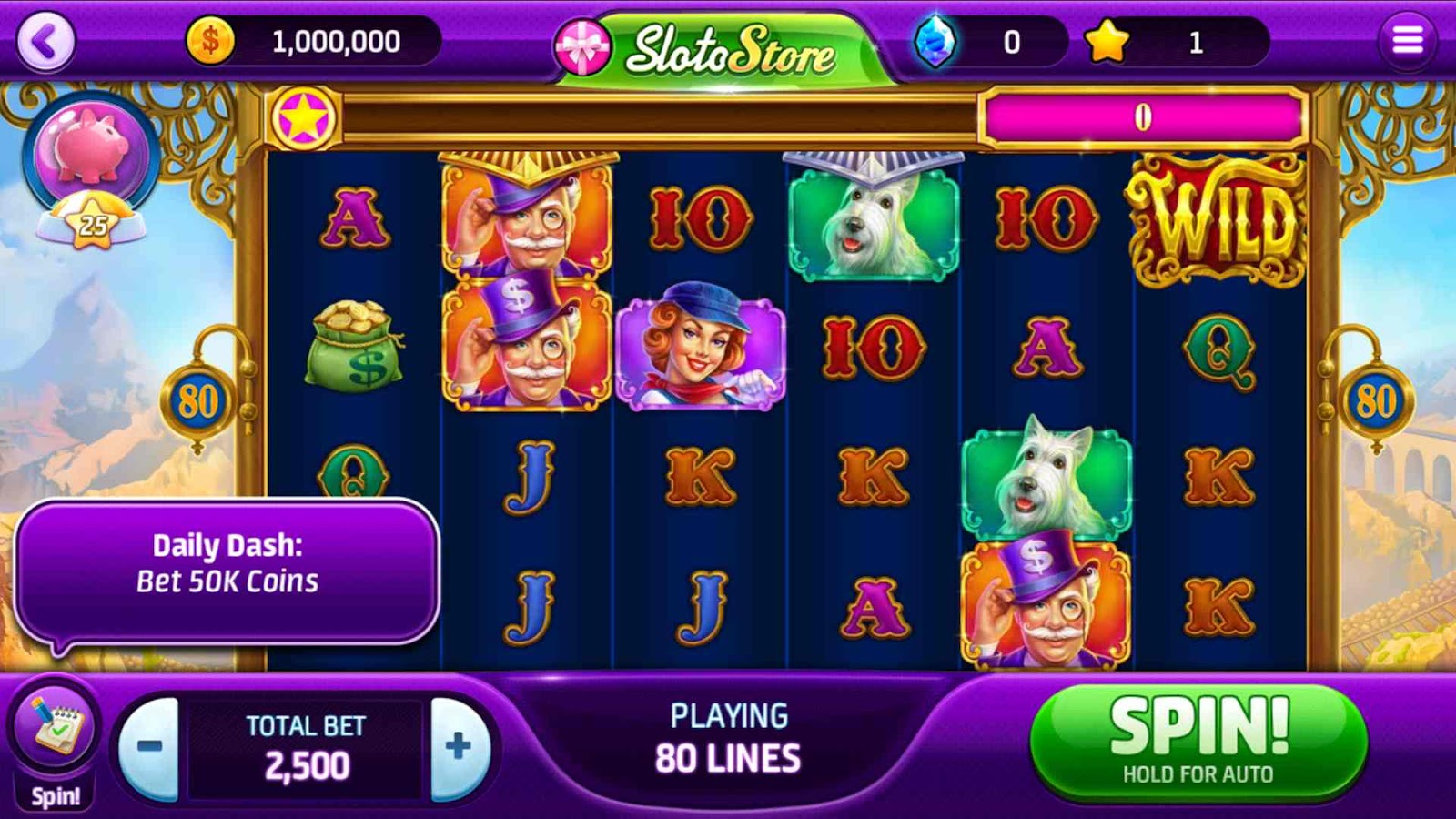Viewport: 1456px width, 819px height.
Task: Tap the gold coin balance icon
Action: (210, 41)
